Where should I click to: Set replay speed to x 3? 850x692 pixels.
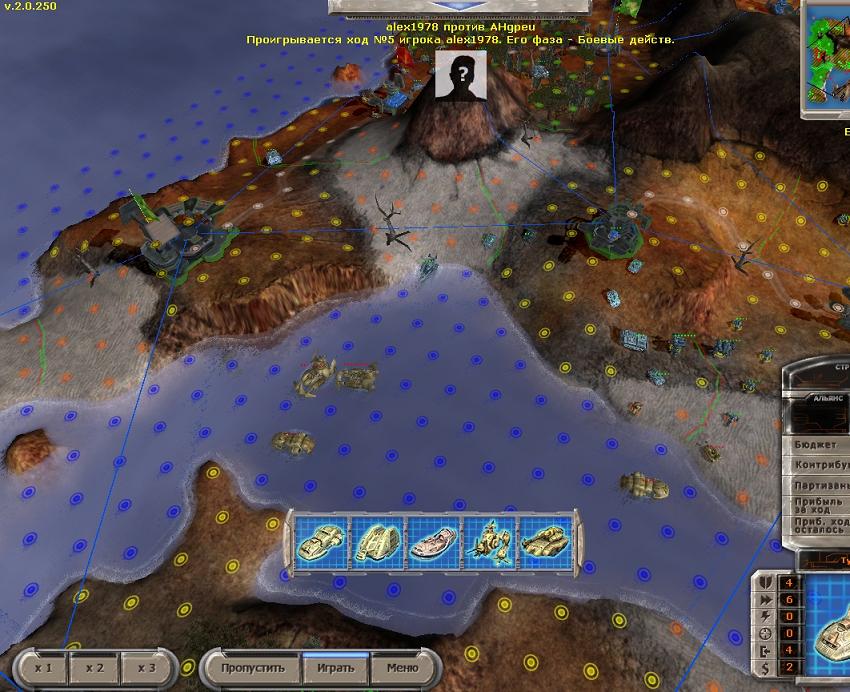[147, 667]
